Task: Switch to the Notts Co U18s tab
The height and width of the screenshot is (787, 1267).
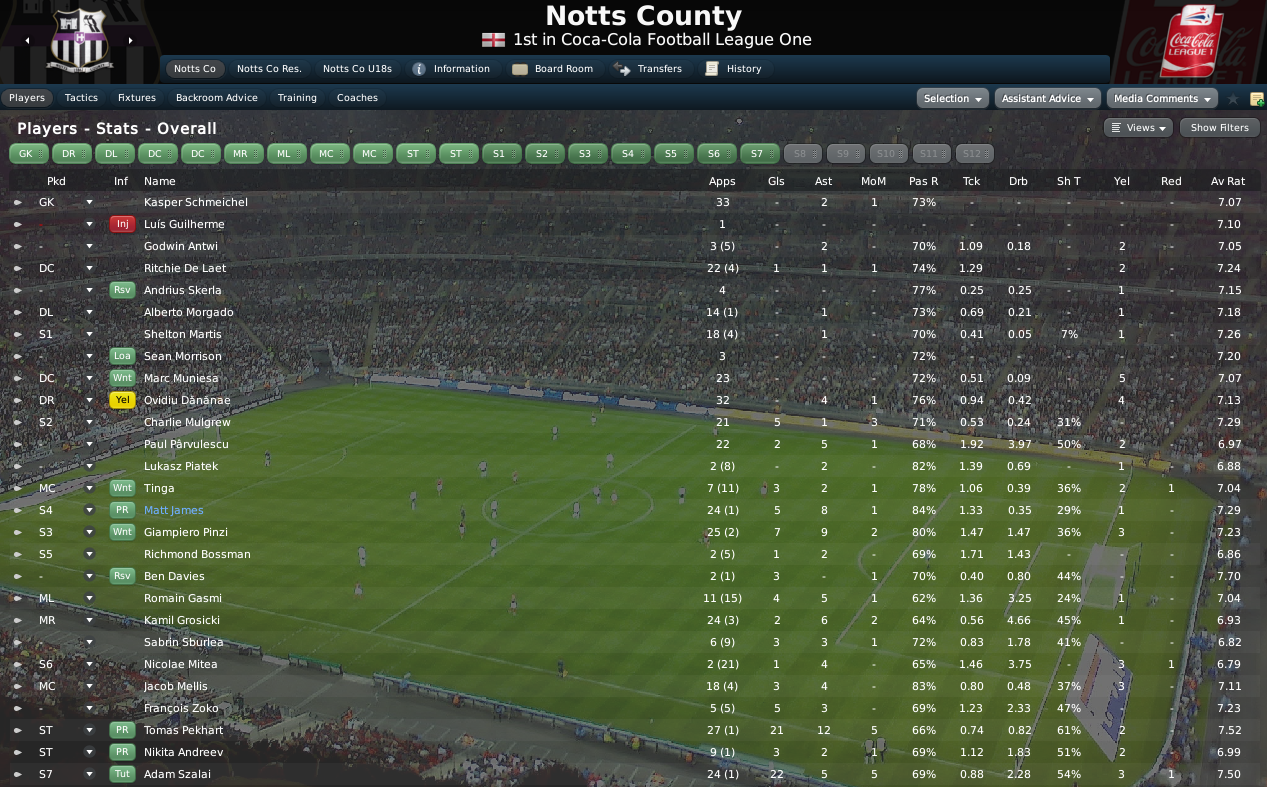Action: (x=356, y=69)
